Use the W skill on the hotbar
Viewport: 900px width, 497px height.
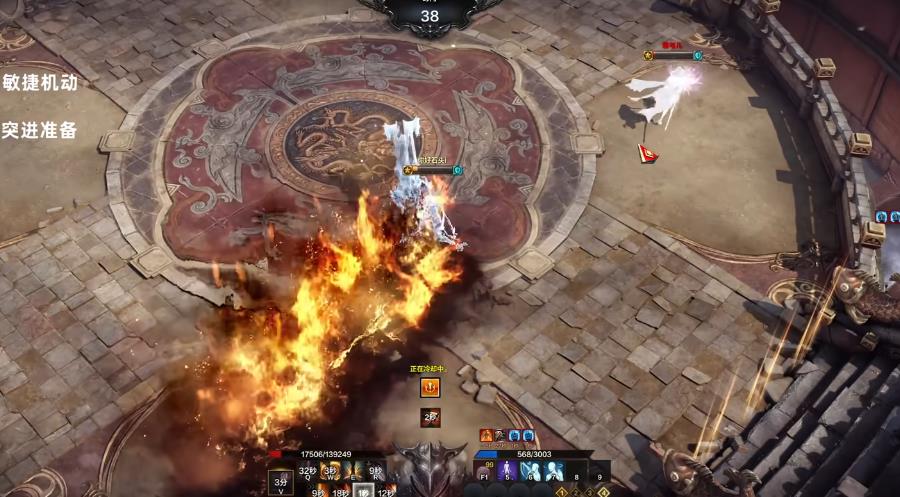pyautogui.click(x=331, y=471)
